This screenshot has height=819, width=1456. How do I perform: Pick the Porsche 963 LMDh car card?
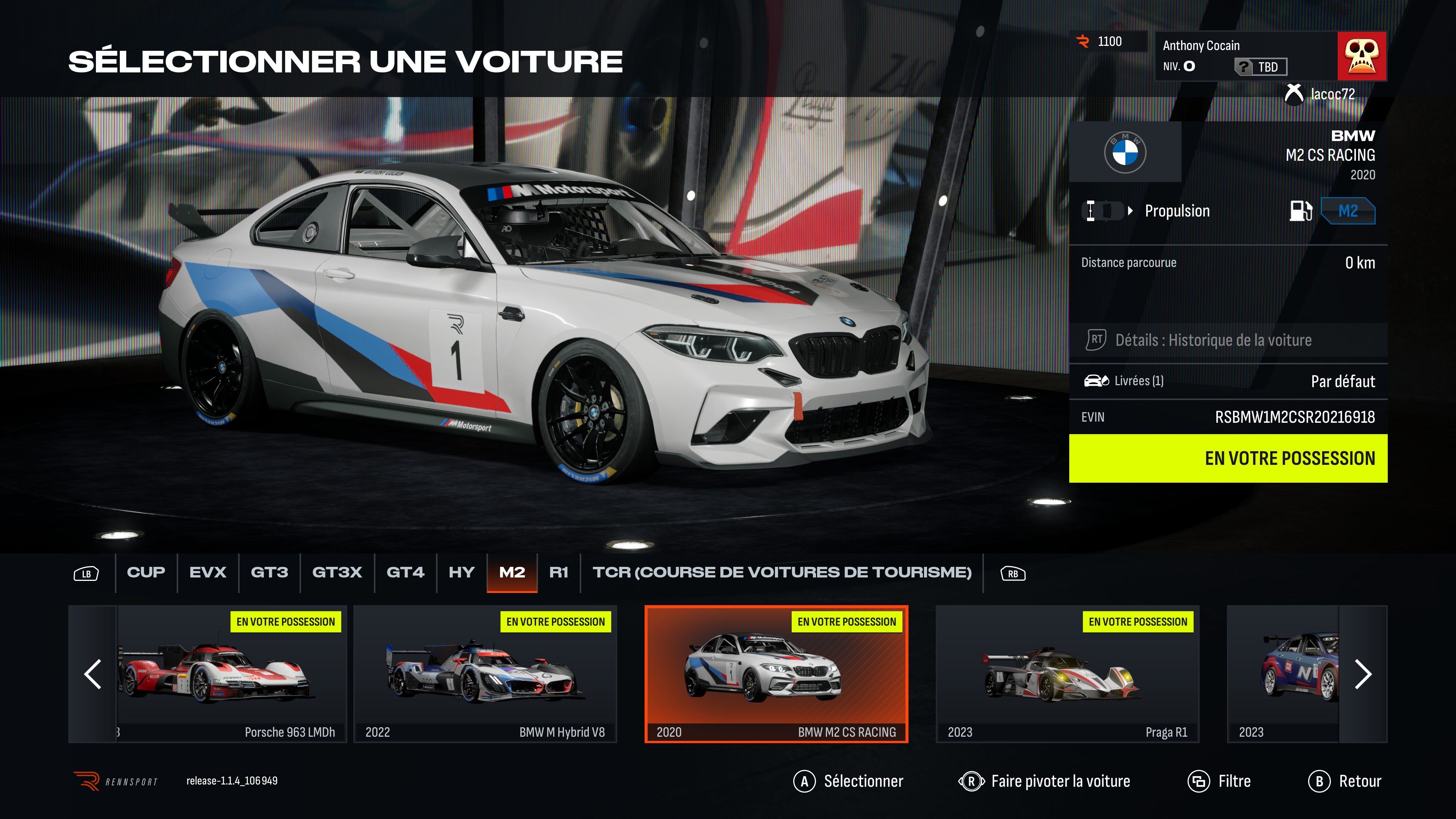click(232, 674)
